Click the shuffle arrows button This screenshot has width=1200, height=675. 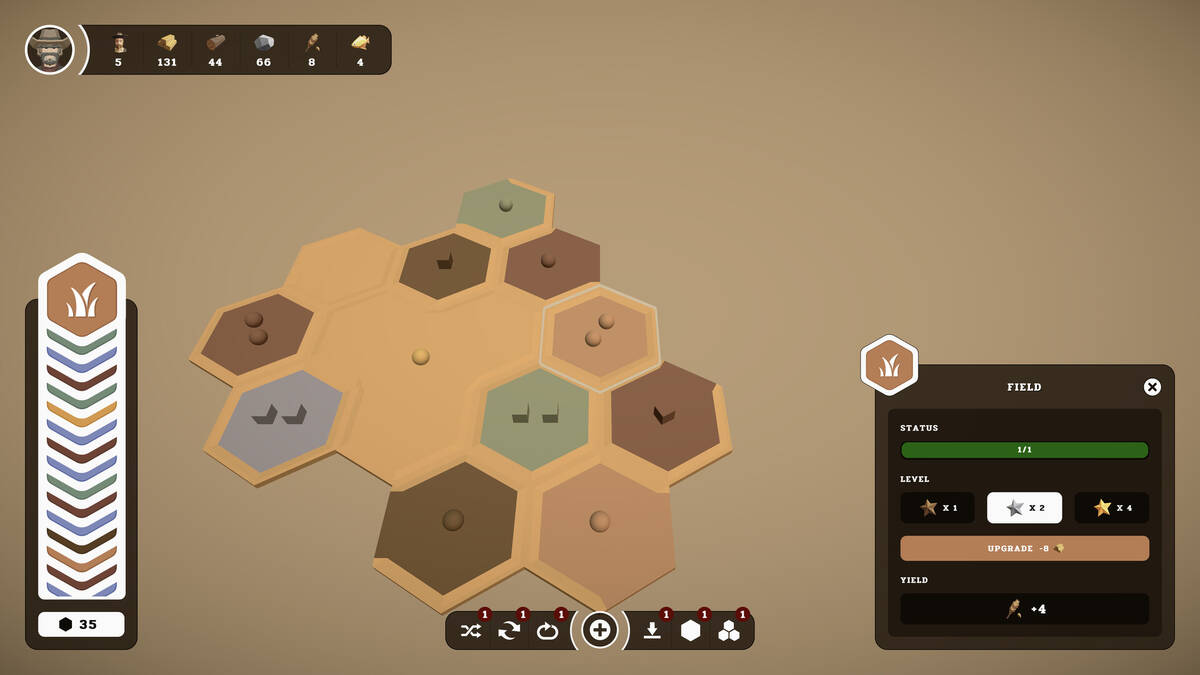tap(471, 630)
